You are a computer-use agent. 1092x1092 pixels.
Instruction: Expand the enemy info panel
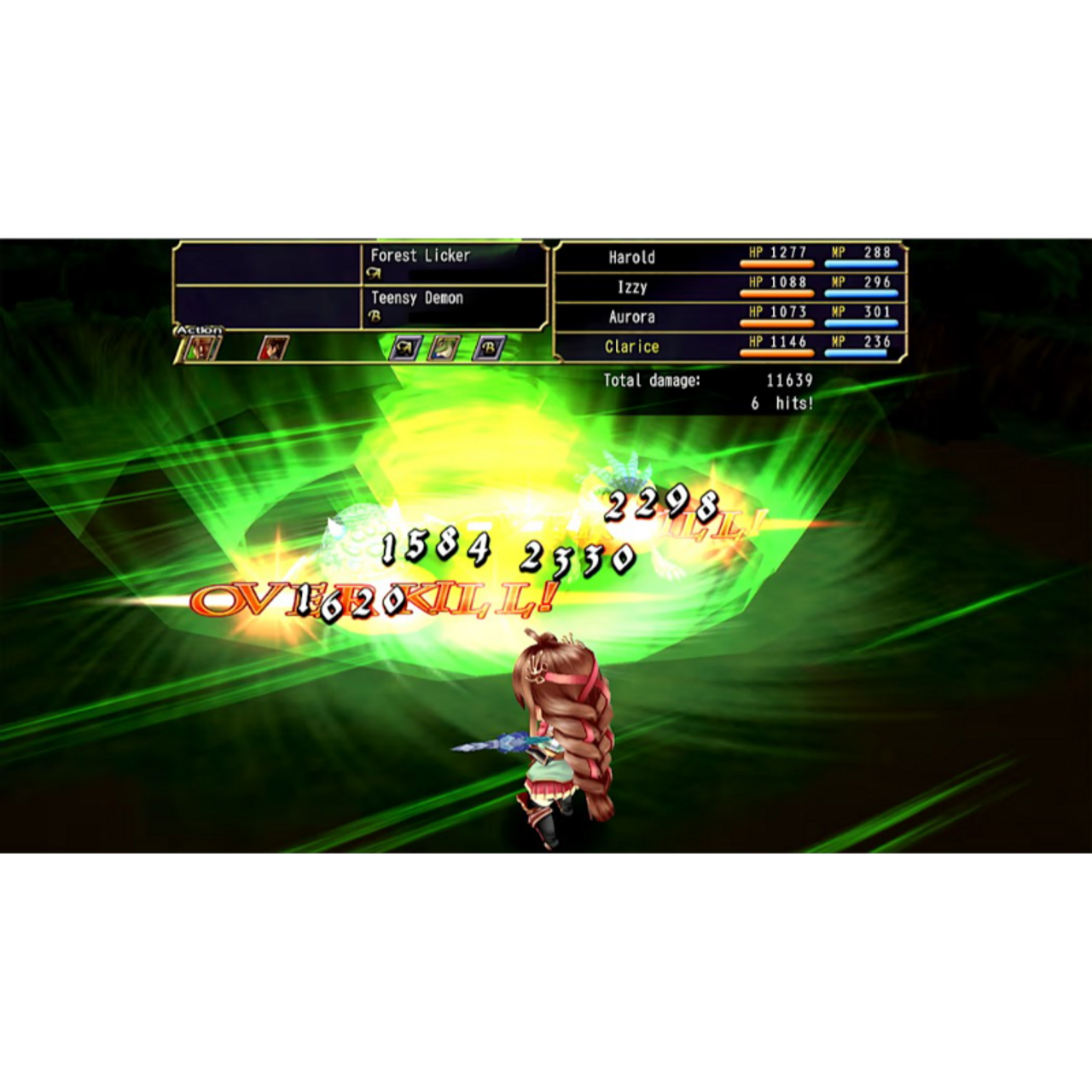click(358, 286)
